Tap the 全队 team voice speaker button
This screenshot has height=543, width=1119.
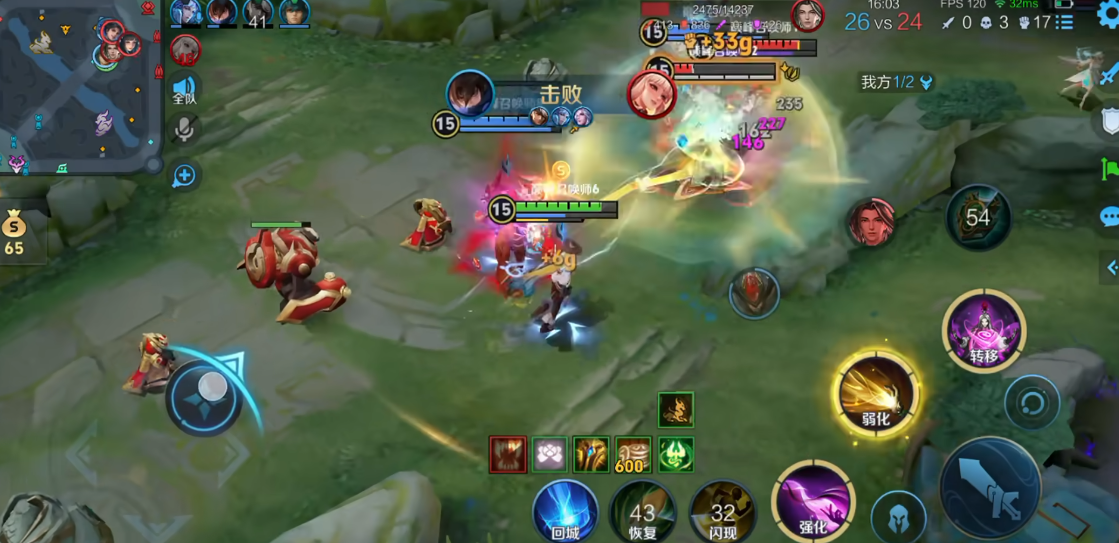(185, 89)
